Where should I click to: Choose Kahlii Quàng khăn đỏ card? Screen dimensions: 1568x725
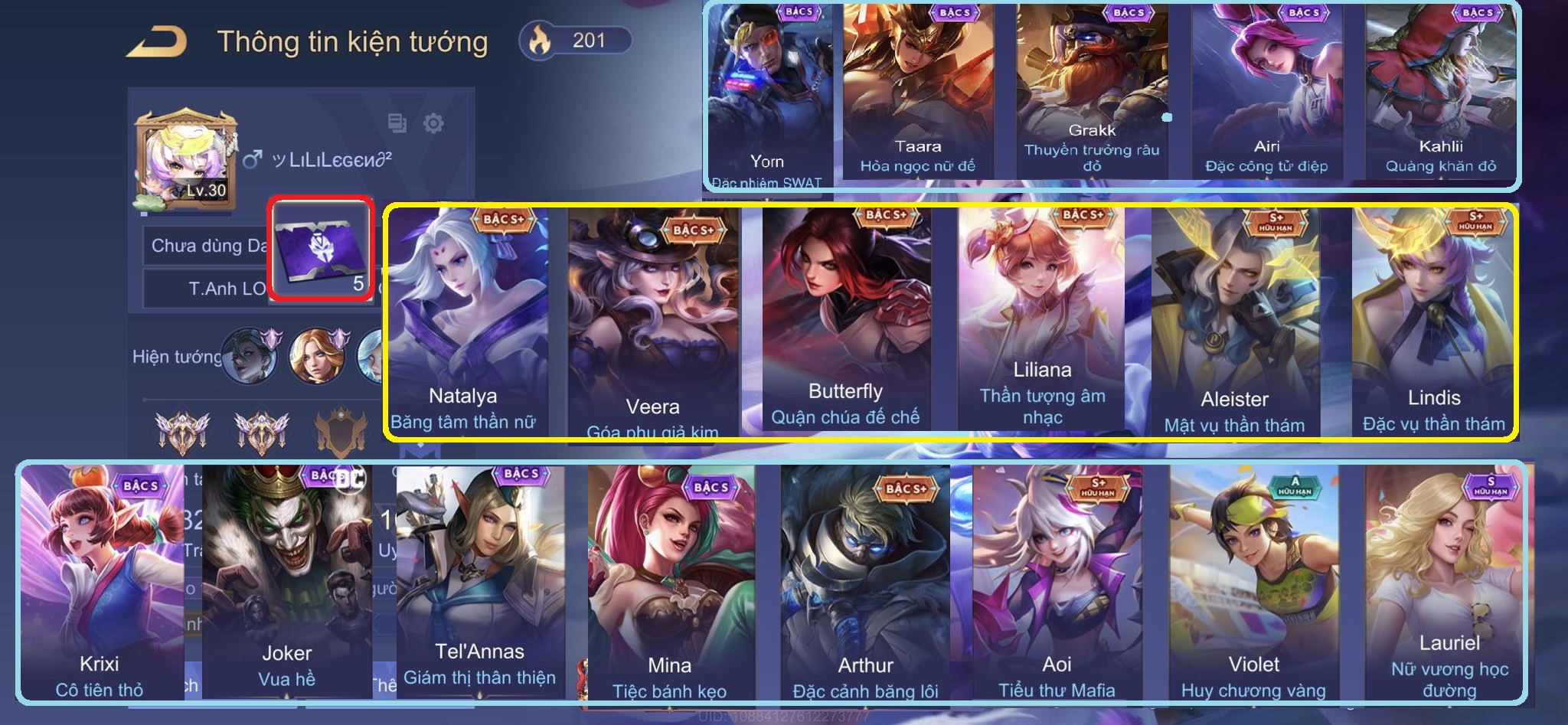[x=1439, y=92]
